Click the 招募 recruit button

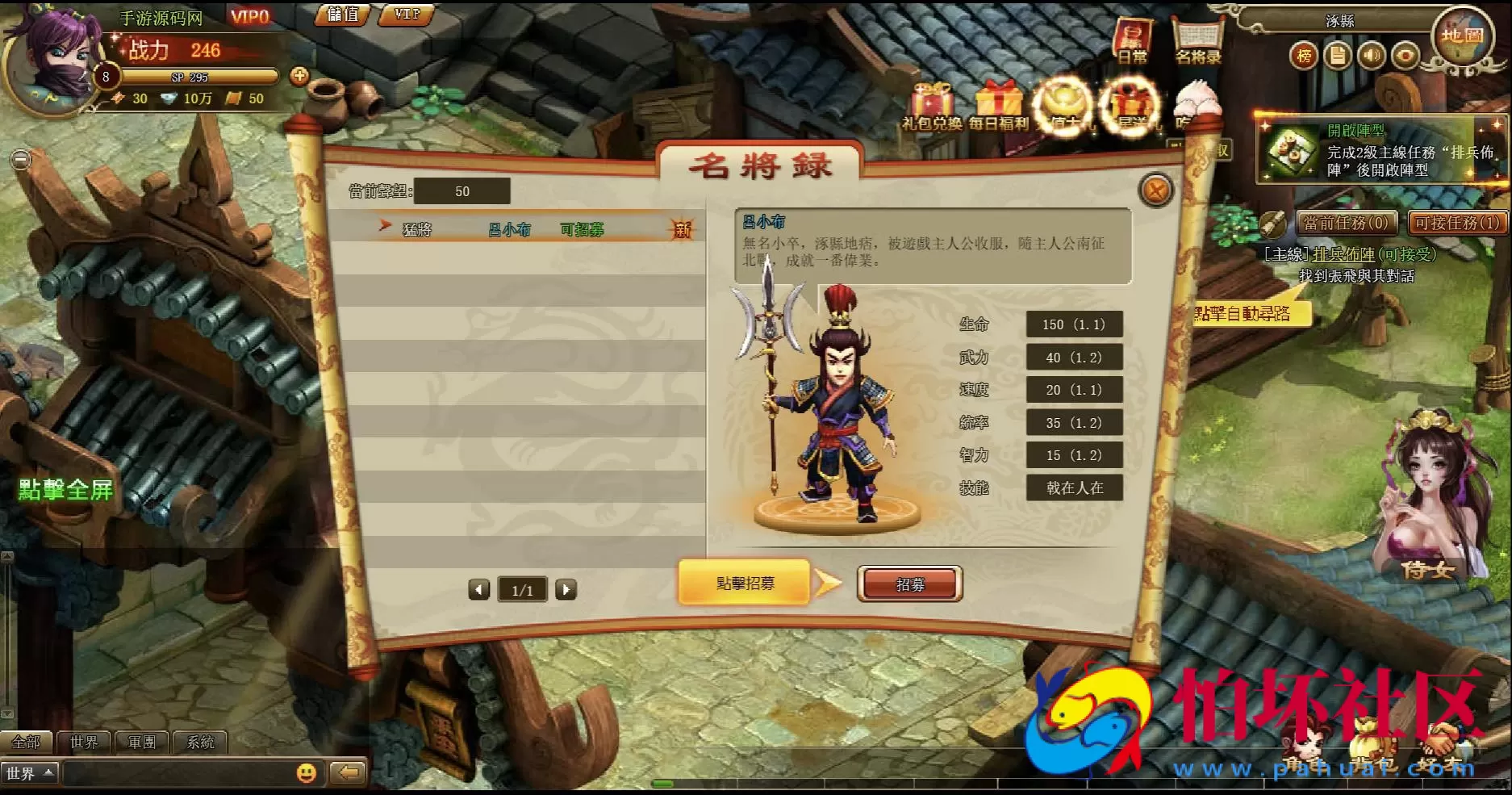point(910,583)
